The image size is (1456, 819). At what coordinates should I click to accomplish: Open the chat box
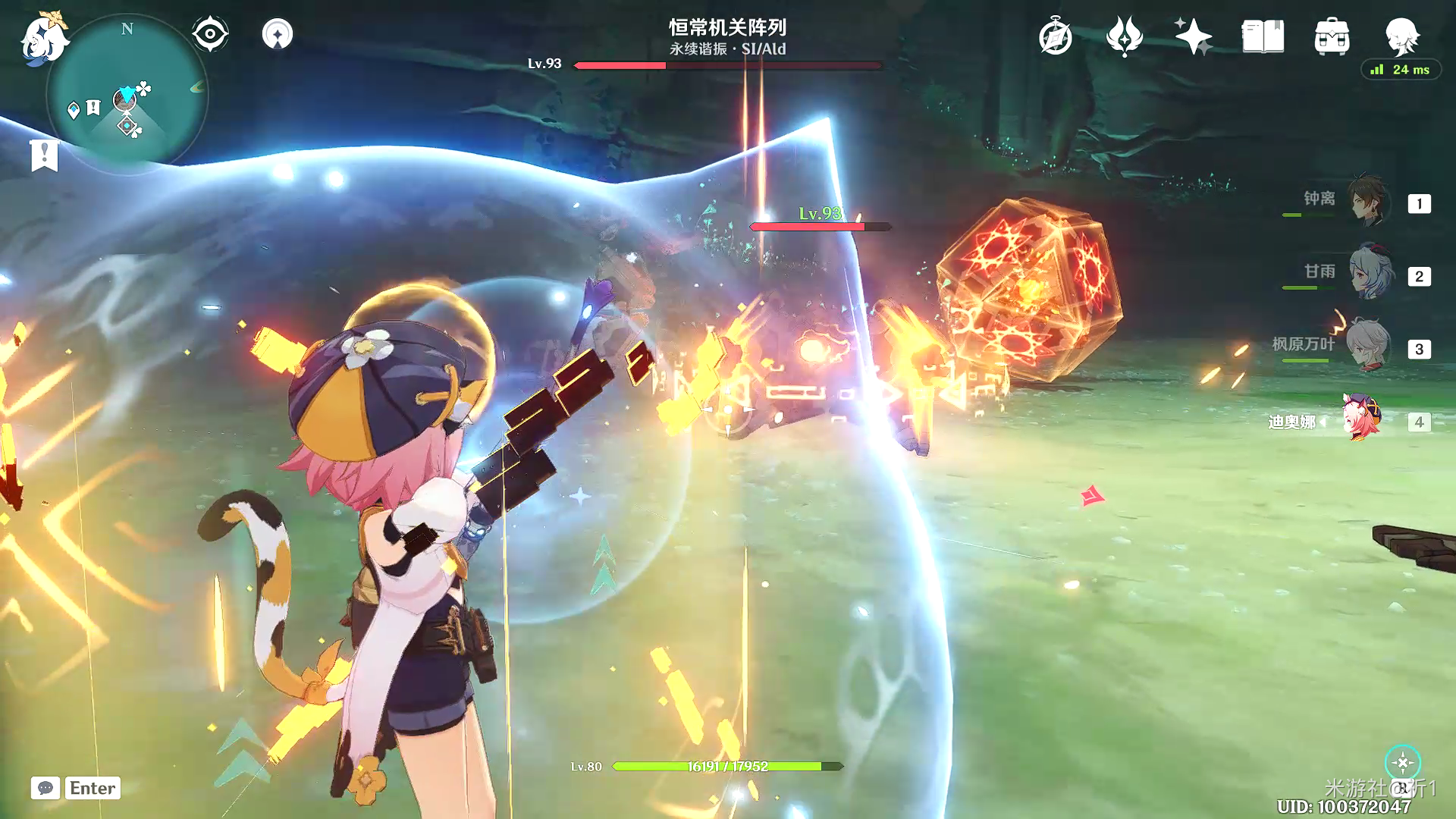(x=45, y=788)
